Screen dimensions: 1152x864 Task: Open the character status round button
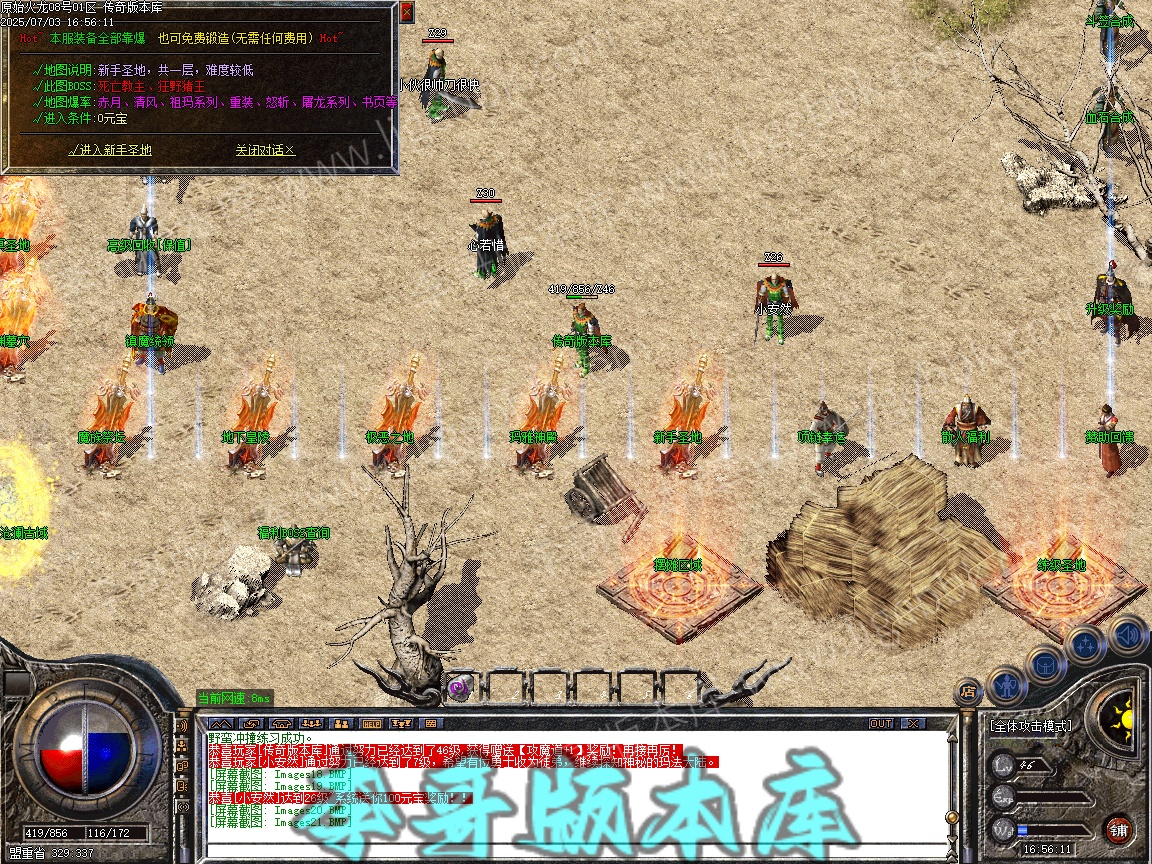click(x=1006, y=684)
